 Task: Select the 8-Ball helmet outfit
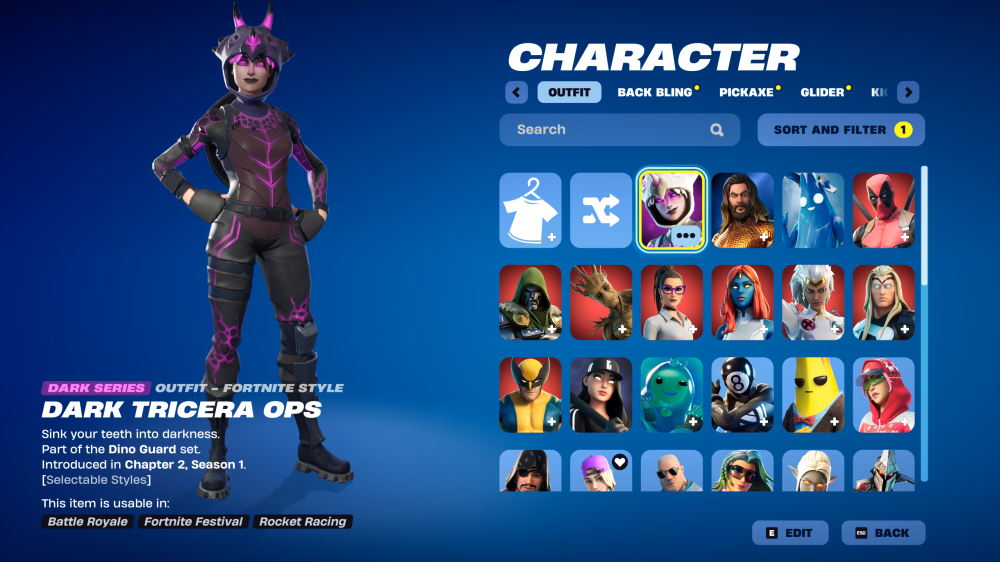(x=742, y=394)
